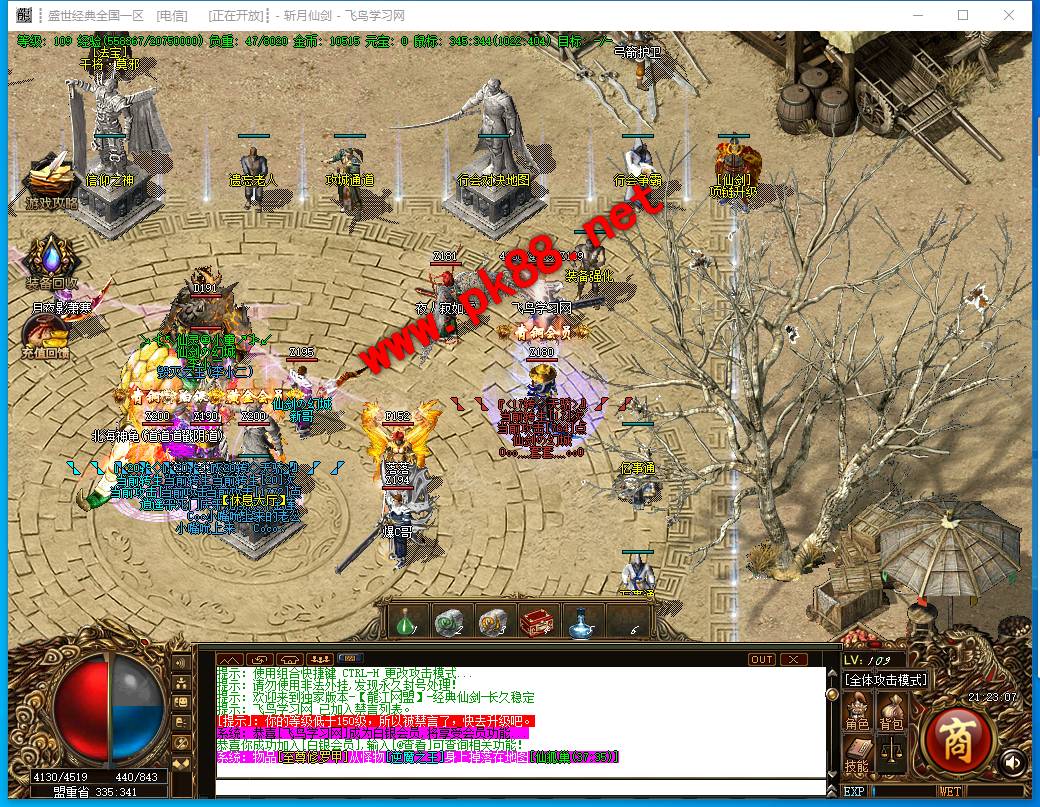Screen dimensions: 1040x807
Task: Close the chat panel with the X button
Action: point(793,660)
